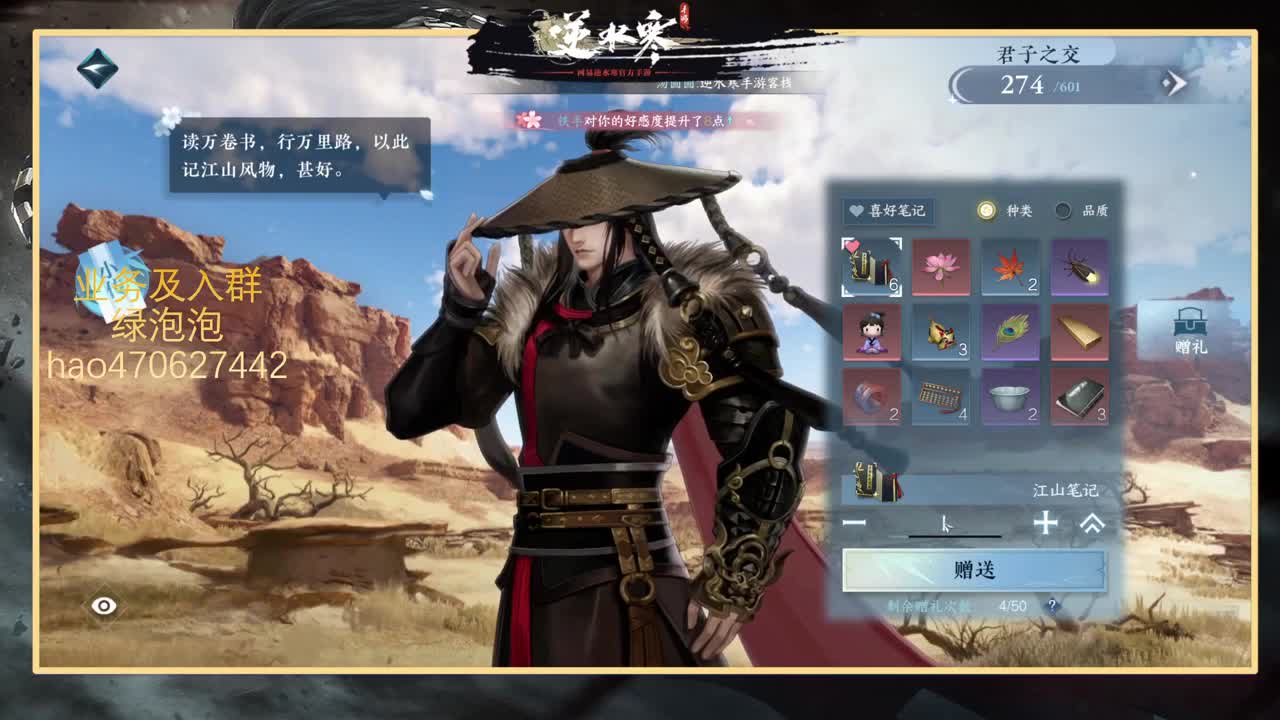Expand favorability details via the right arrow

(x=1176, y=83)
